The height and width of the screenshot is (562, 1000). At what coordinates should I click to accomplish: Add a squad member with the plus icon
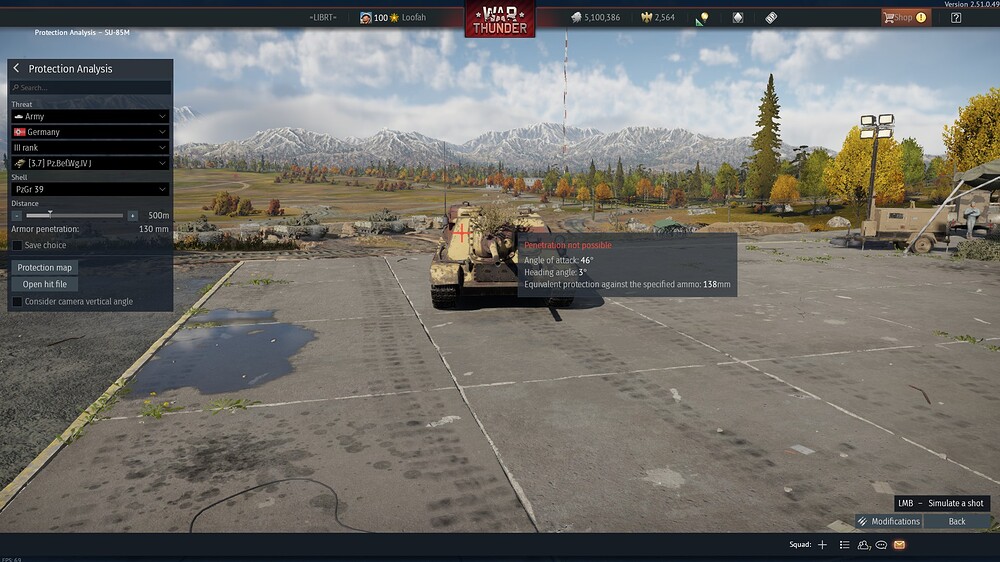pos(822,545)
